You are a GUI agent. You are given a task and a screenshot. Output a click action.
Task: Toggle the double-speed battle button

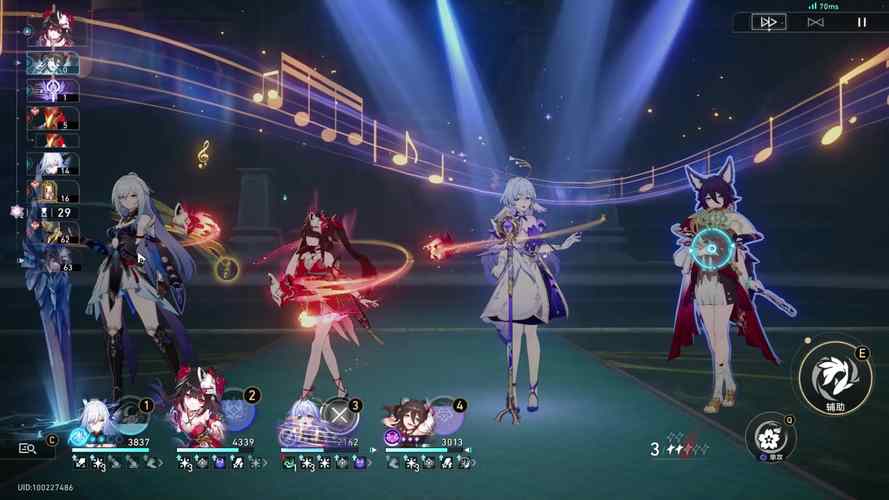(769, 22)
